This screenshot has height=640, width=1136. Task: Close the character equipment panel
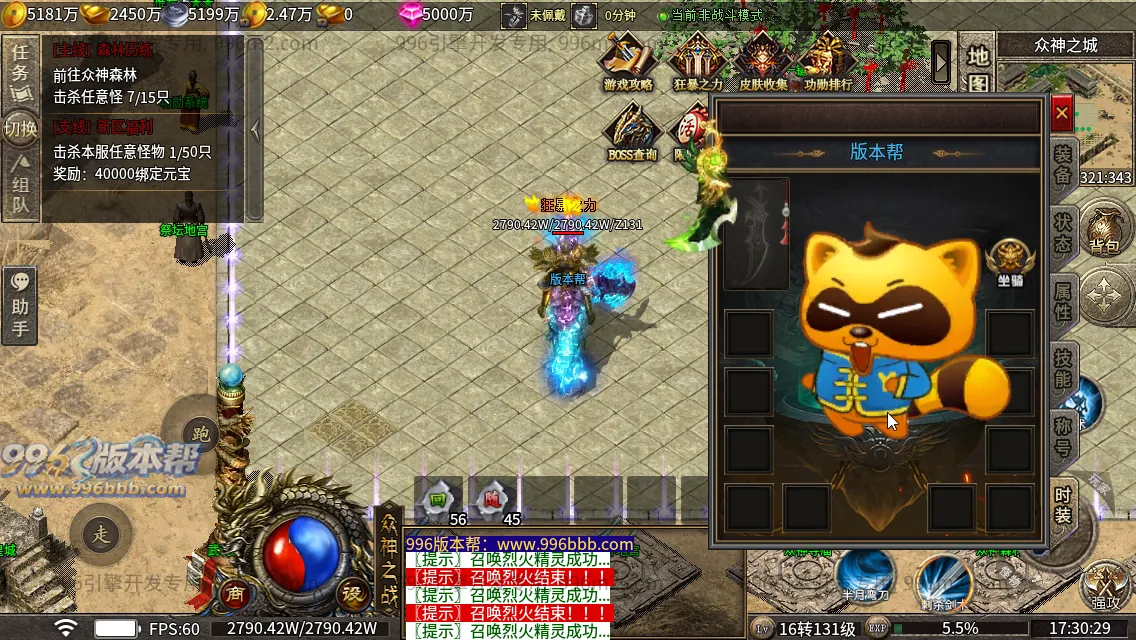(1062, 114)
